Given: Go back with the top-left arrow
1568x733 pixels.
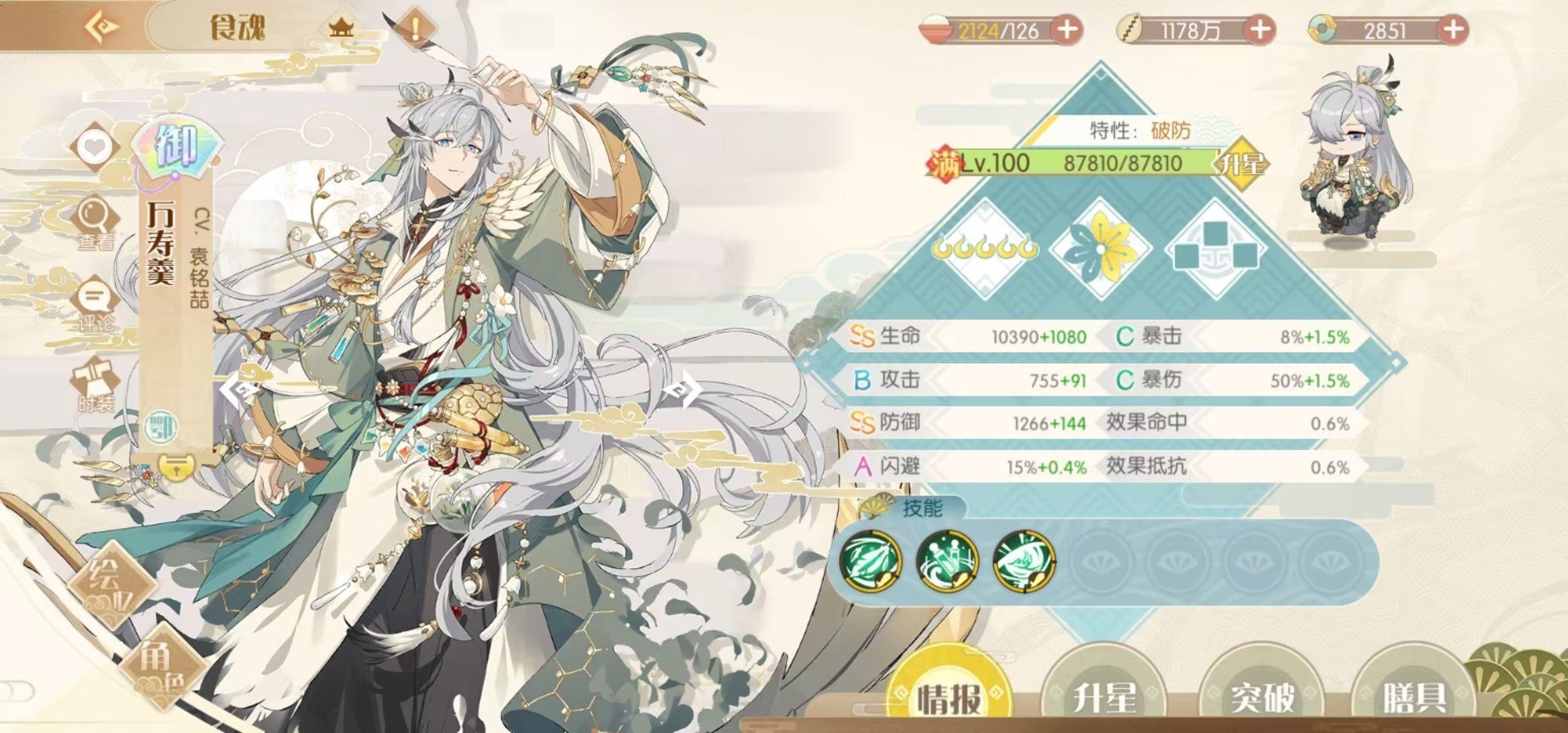Looking at the screenshot, I should (x=103, y=27).
